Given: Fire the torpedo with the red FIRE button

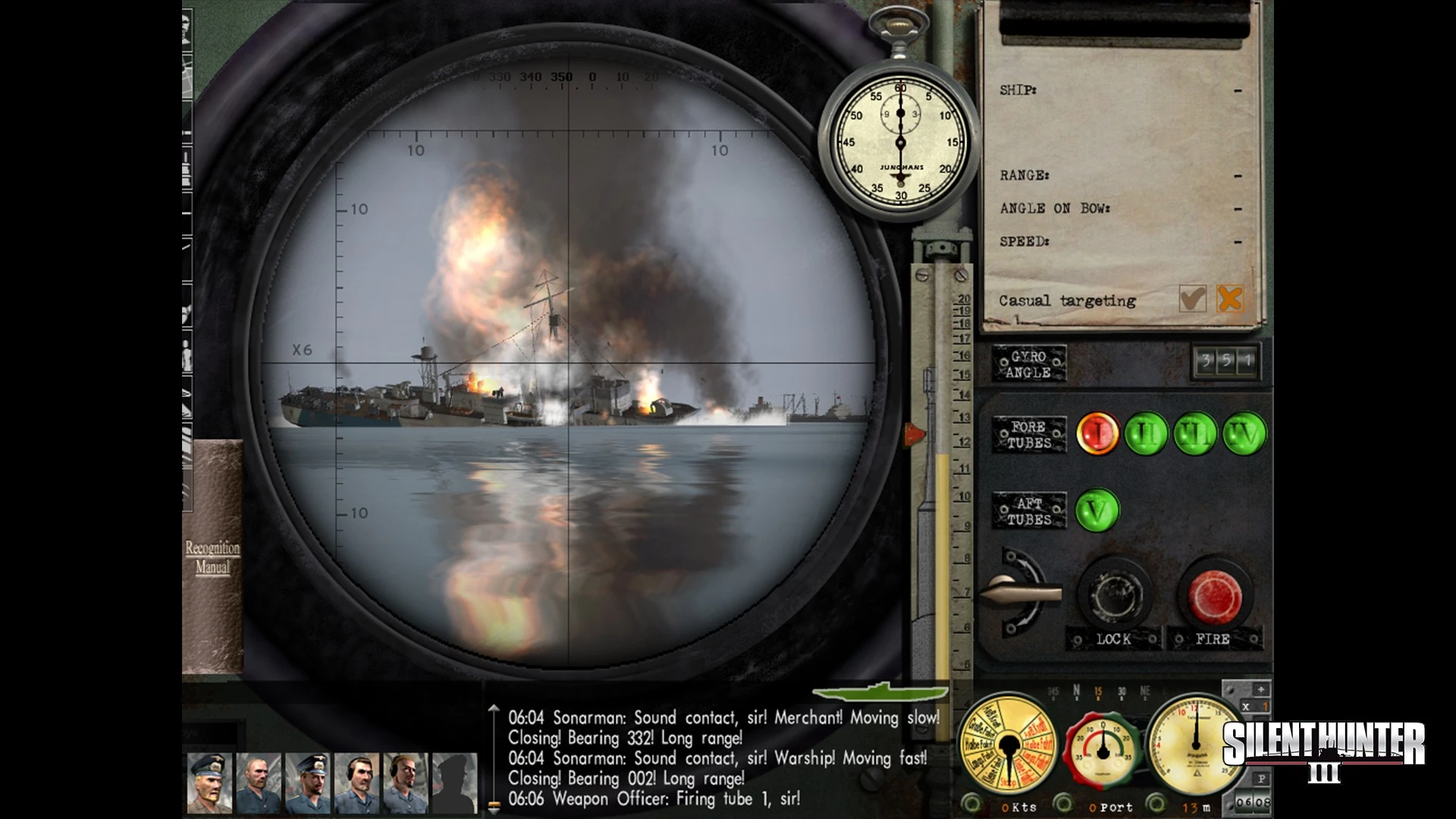Looking at the screenshot, I should tap(1215, 596).
